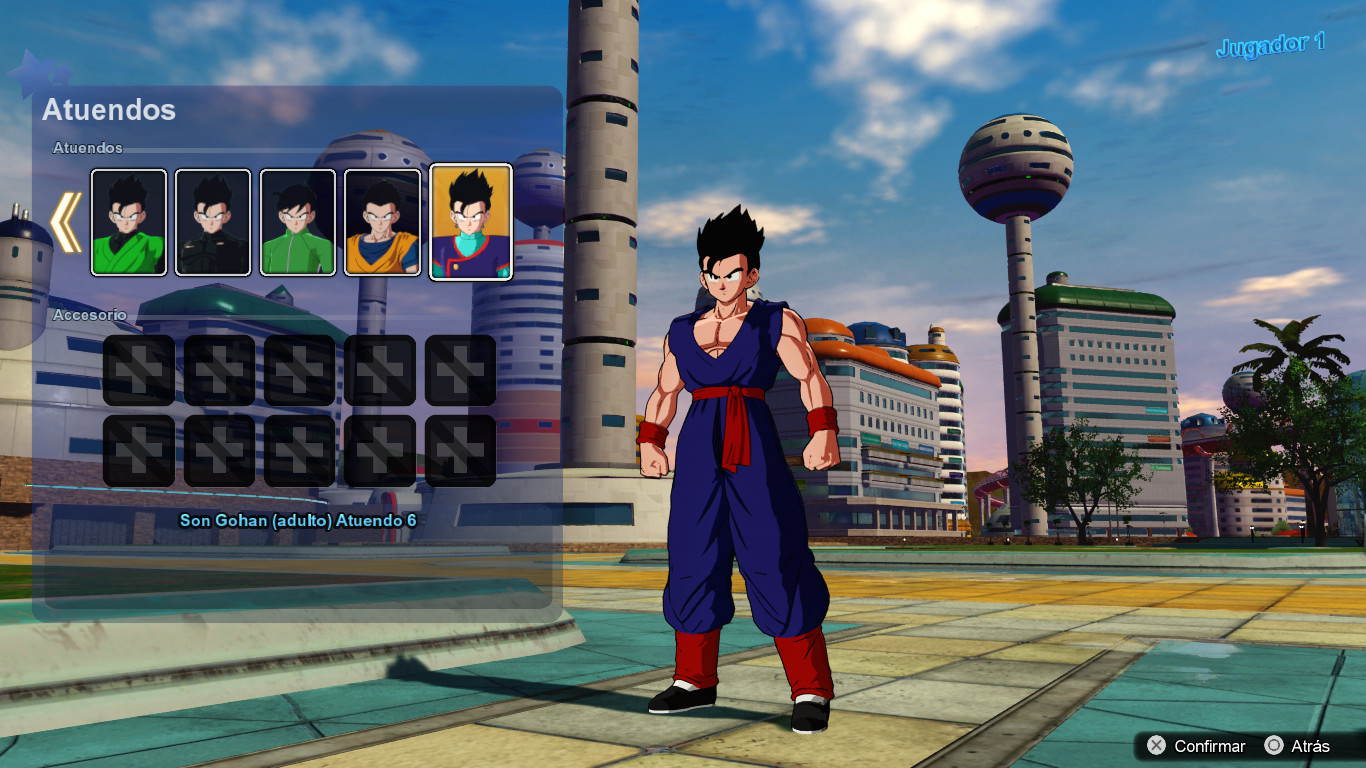This screenshot has height=768, width=1366.
Task: Select the green gi outfit thumbnail
Action: pyautogui.click(x=128, y=221)
